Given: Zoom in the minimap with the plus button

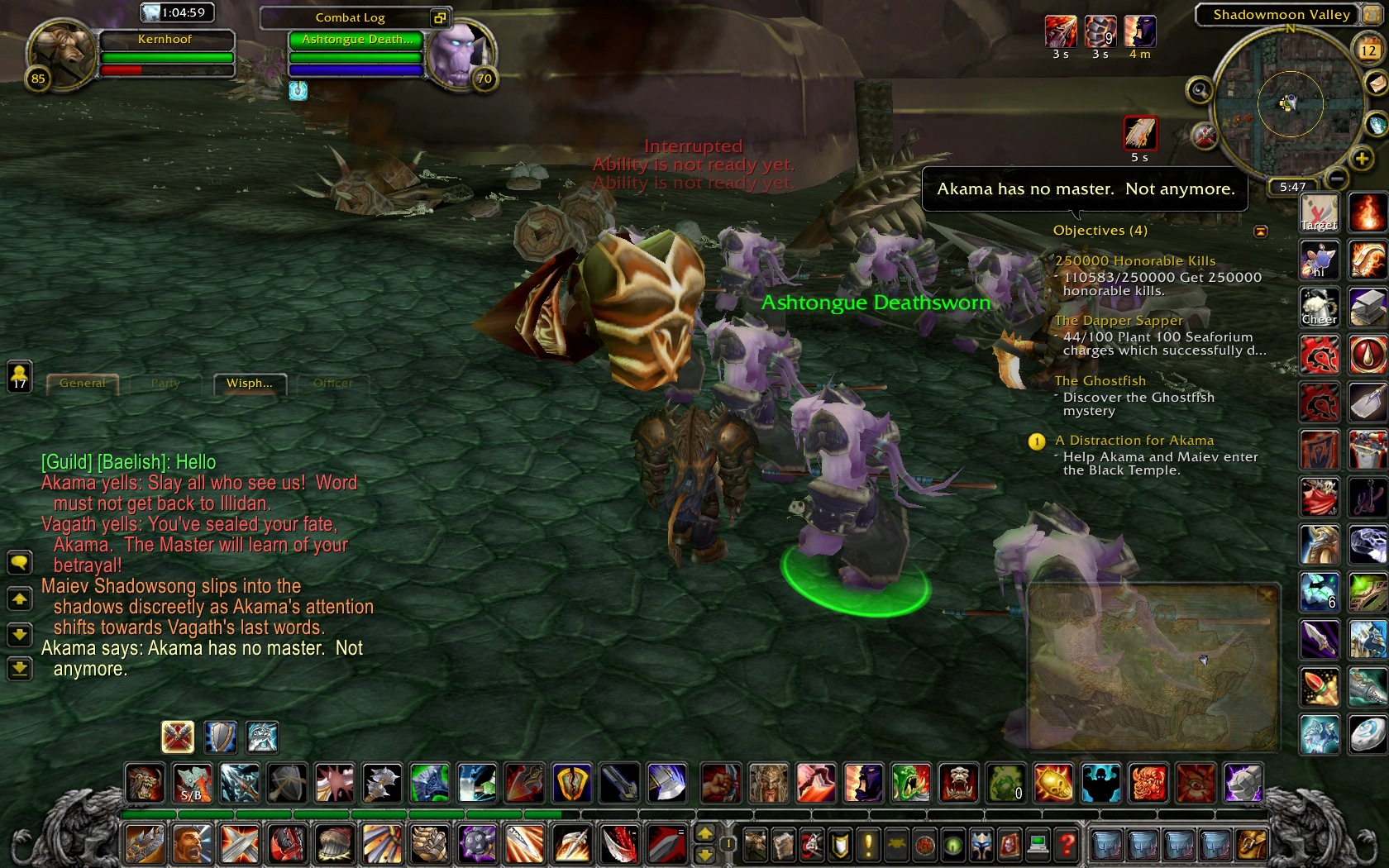Looking at the screenshot, I should (x=1362, y=159).
